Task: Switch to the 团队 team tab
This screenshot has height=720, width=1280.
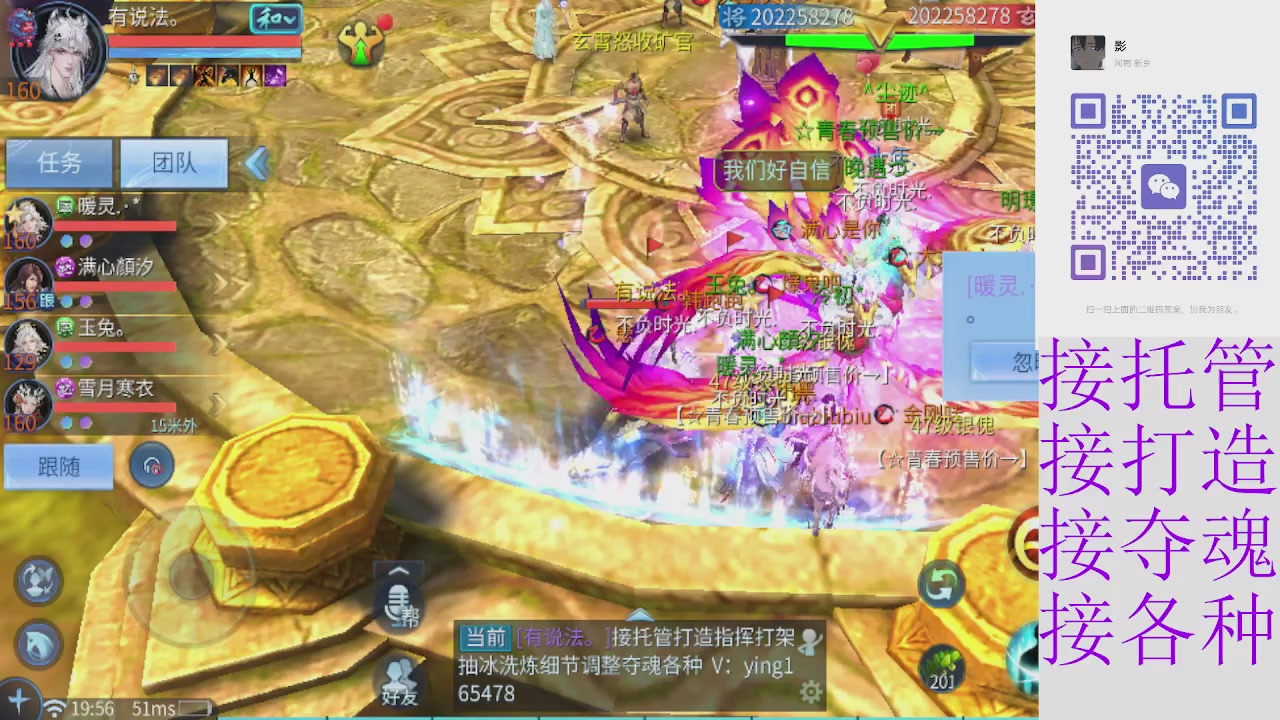Action: (x=174, y=163)
